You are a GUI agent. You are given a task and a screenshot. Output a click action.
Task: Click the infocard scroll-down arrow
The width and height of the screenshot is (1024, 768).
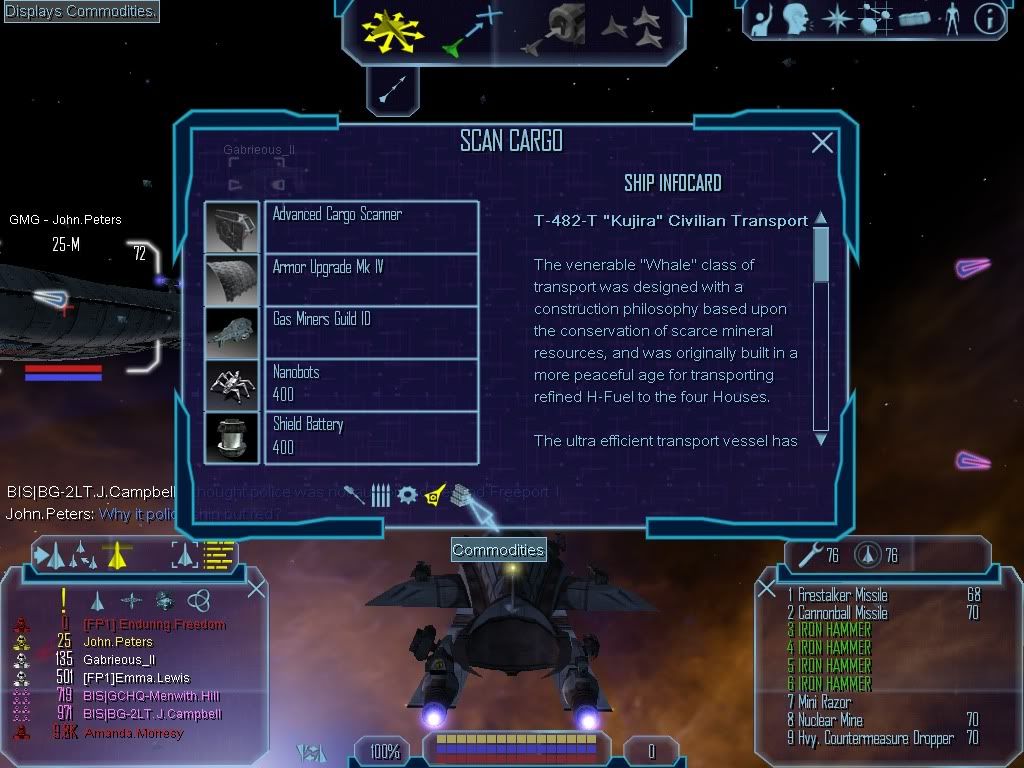click(x=821, y=438)
